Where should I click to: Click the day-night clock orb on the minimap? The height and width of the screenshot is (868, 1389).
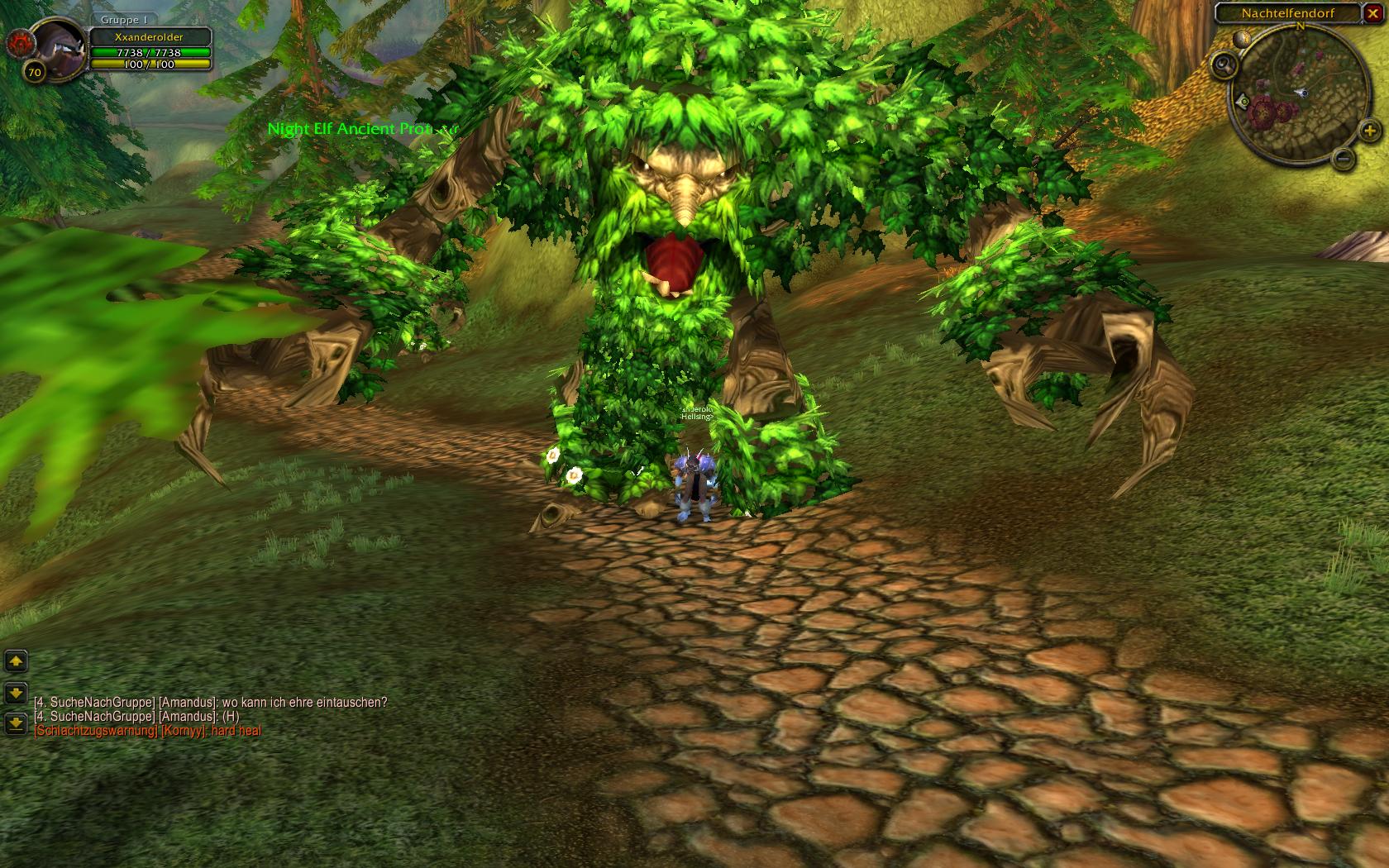pos(1241,38)
